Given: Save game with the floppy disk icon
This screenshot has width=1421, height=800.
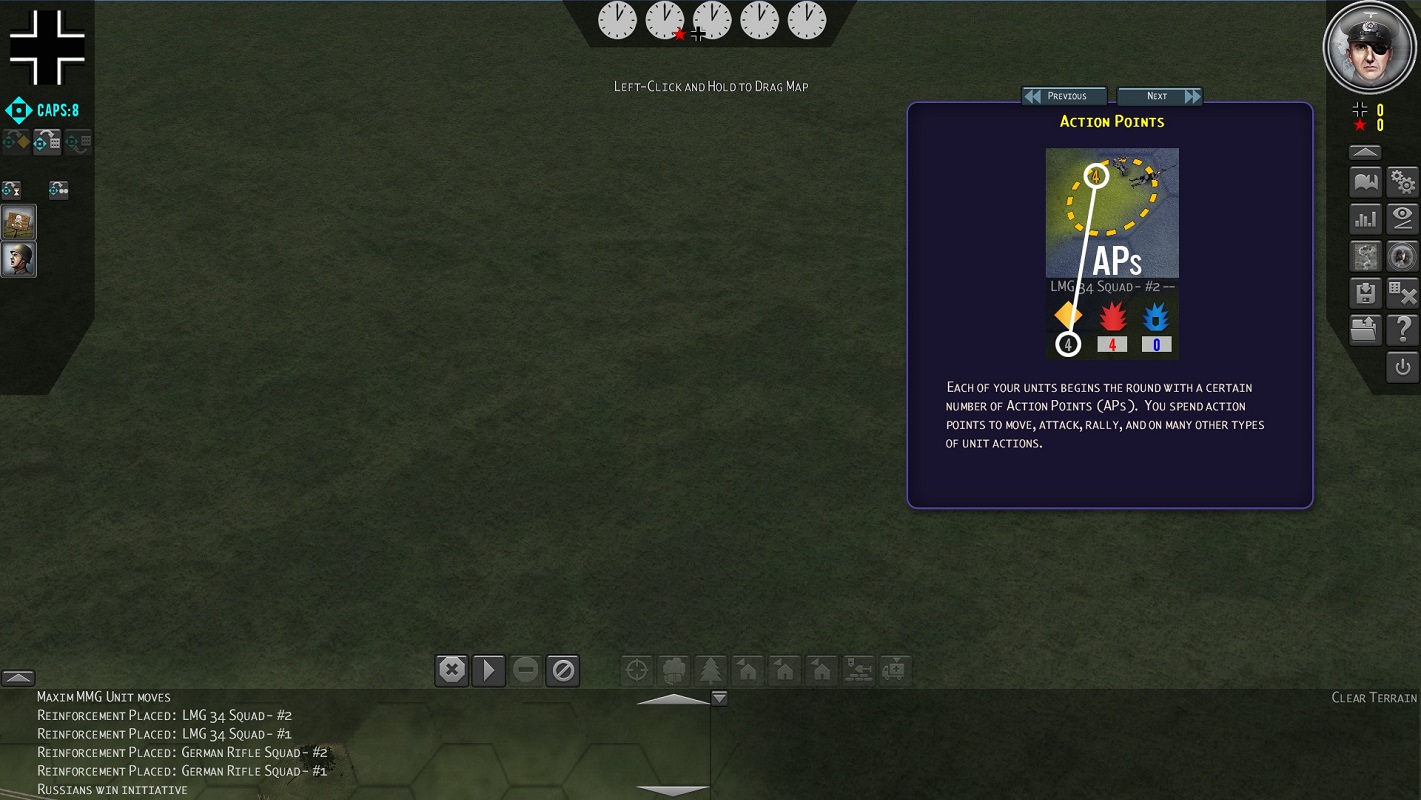Looking at the screenshot, I should 1365,293.
